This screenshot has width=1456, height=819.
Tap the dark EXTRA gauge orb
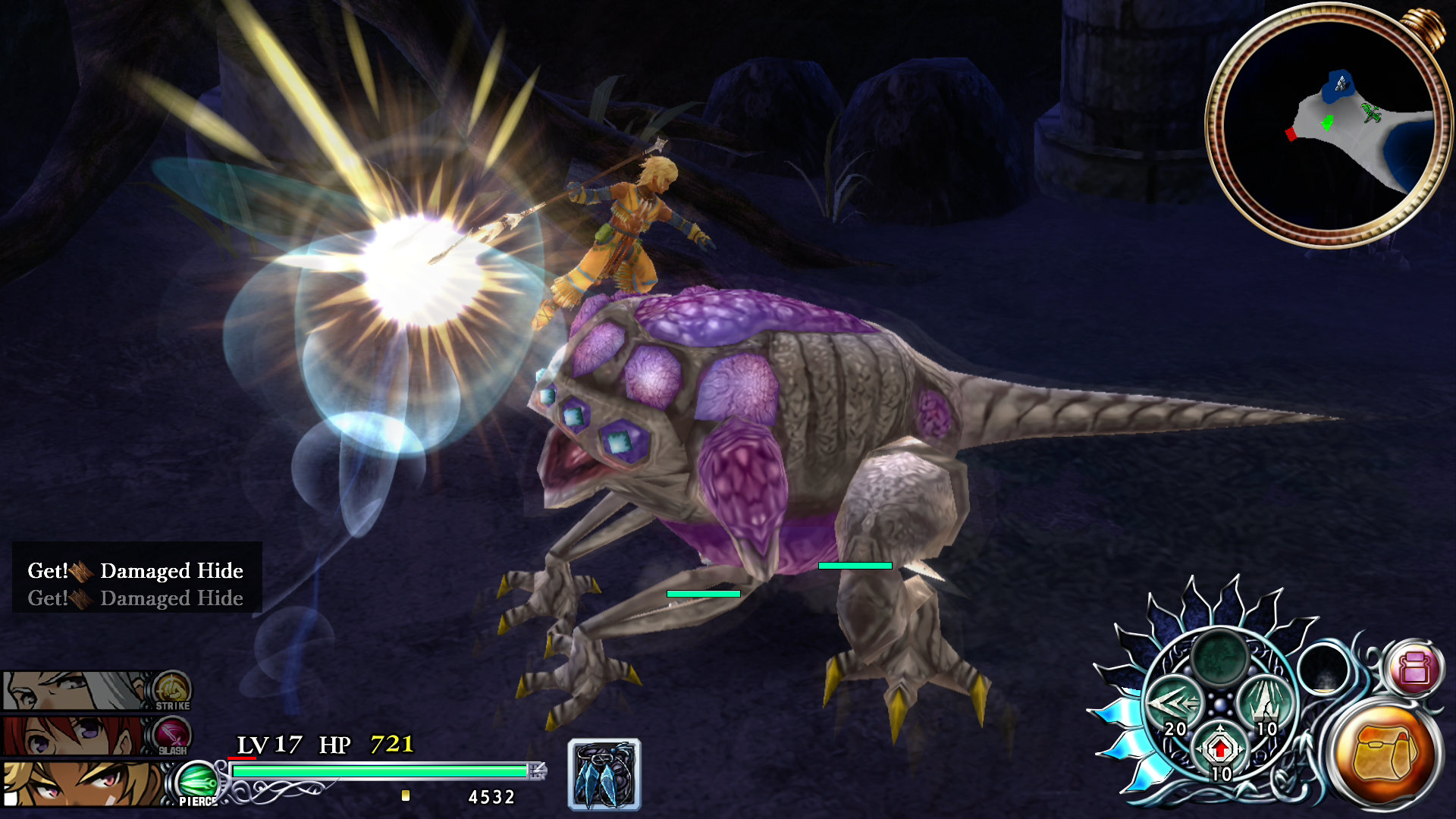pyautogui.click(x=1323, y=669)
